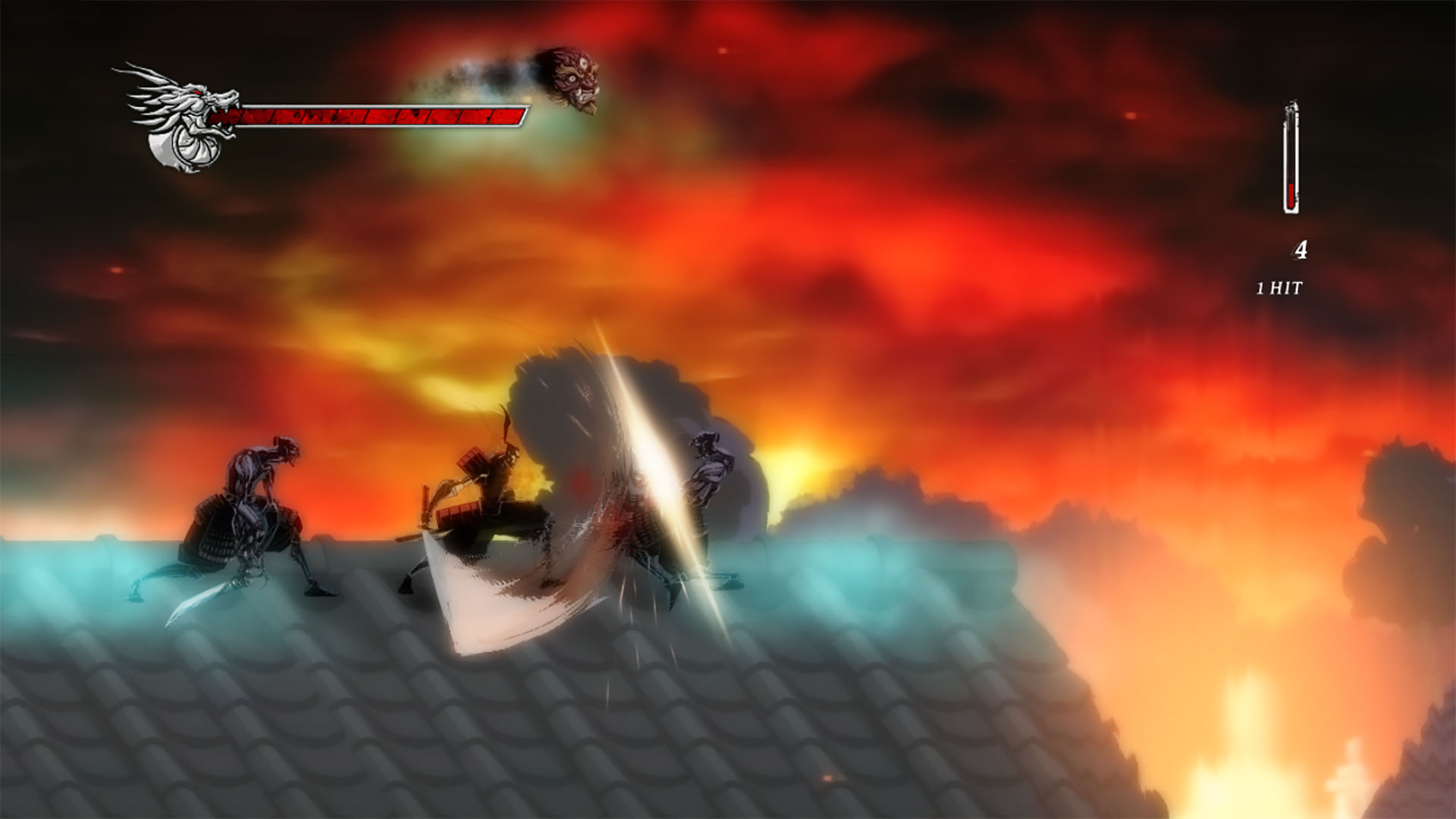Click the dragon's red glowing eye
The image size is (1456, 819).
(x=198, y=93)
